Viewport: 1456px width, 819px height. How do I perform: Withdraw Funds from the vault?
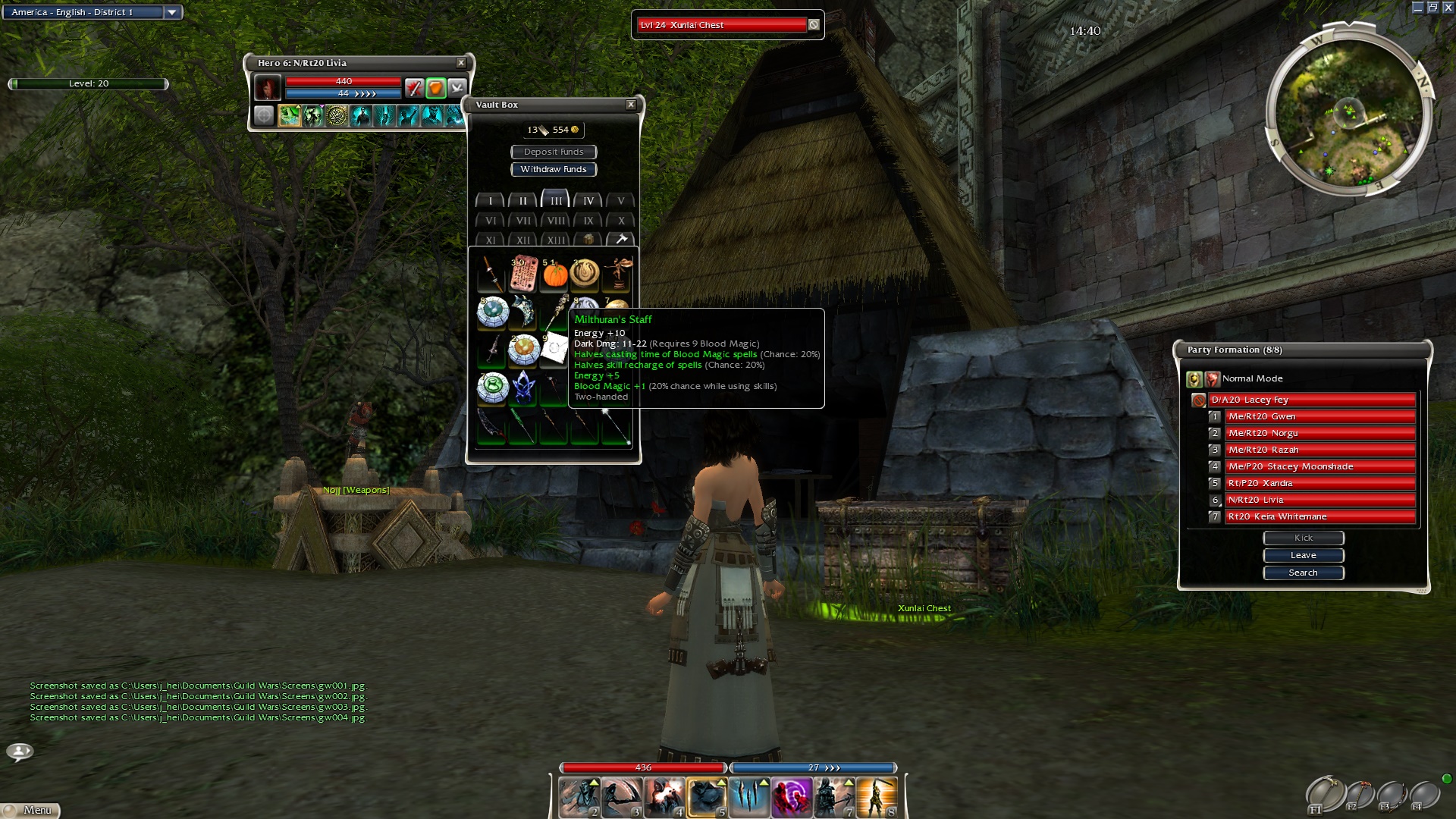coord(554,169)
